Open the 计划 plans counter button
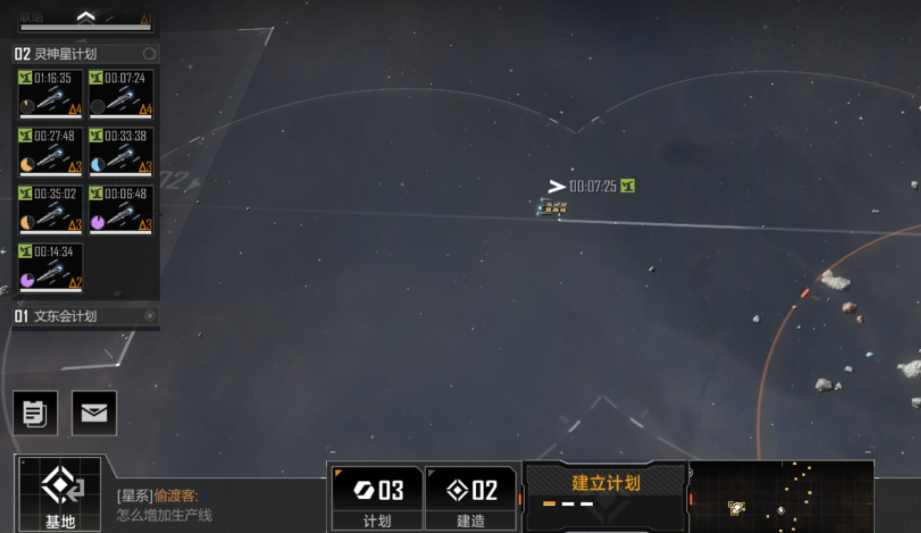921x533 pixels. click(x=377, y=498)
